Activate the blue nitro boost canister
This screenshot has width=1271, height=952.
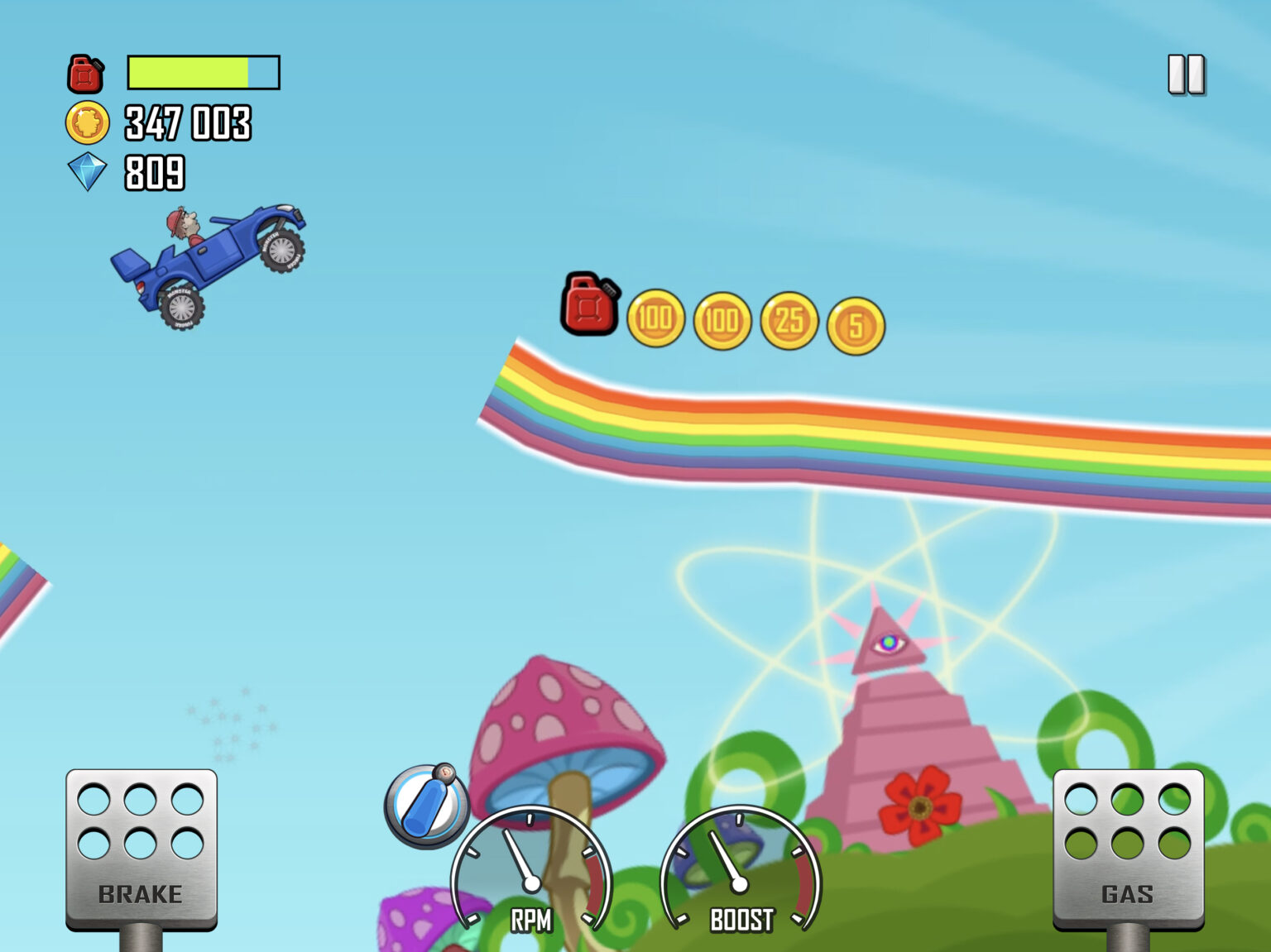tap(426, 806)
